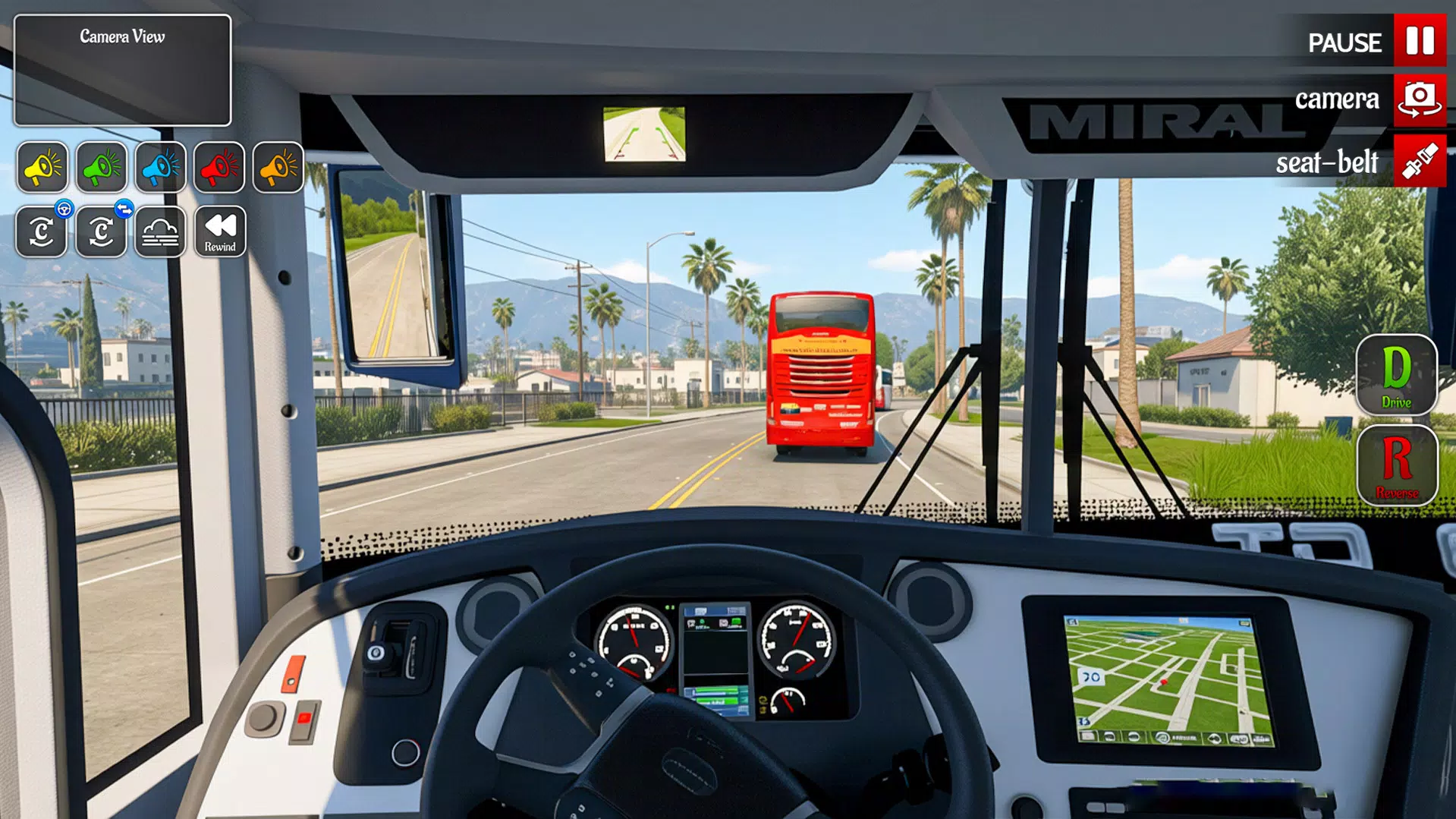The image size is (1456, 819).
Task: Sound the green megaphone horn
Action: tap(101, 167)
